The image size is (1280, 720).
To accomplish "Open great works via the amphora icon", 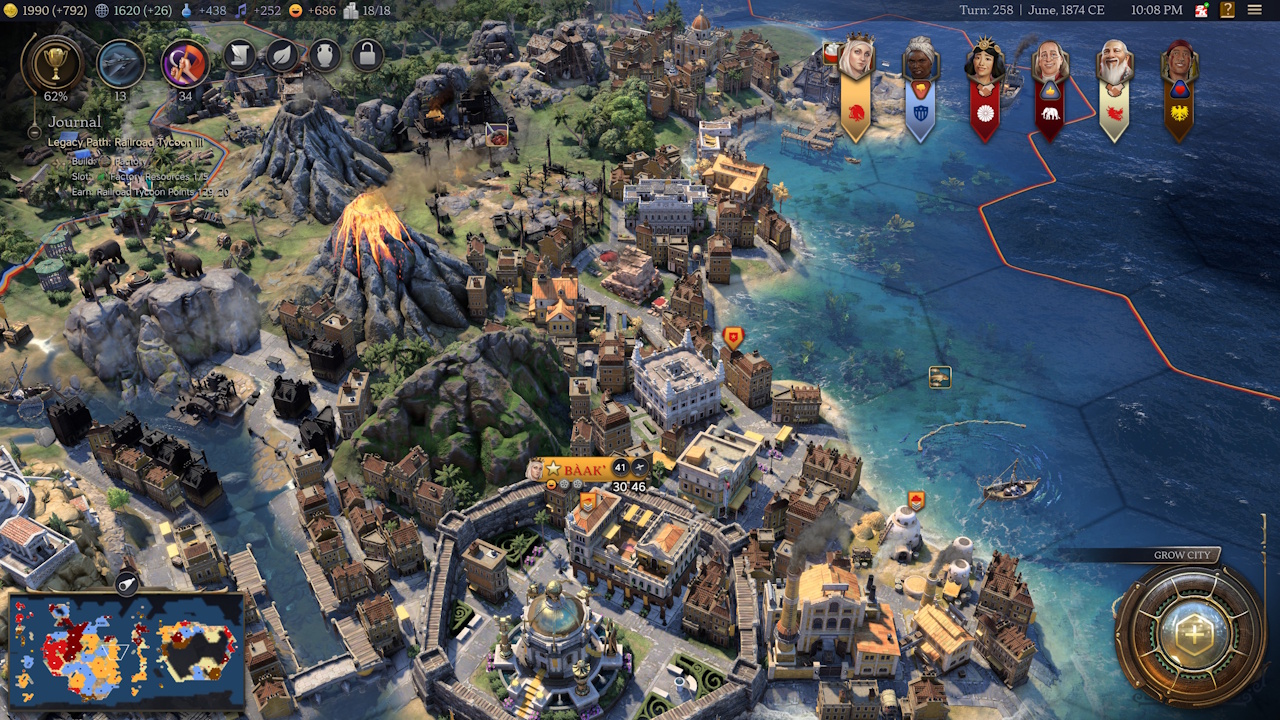I will tap(325, 56).
